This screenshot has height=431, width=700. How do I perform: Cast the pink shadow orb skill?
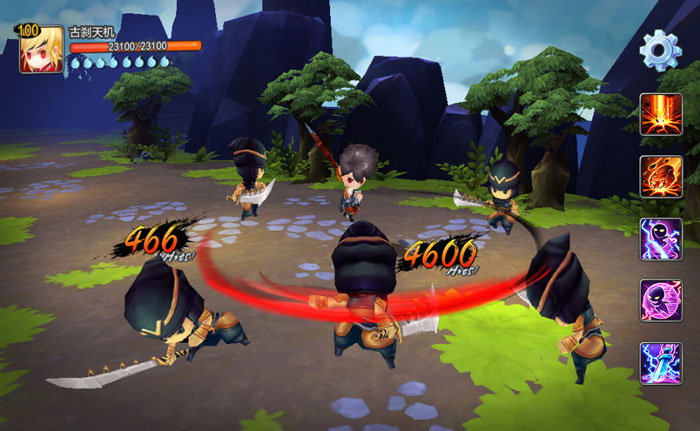661,300
